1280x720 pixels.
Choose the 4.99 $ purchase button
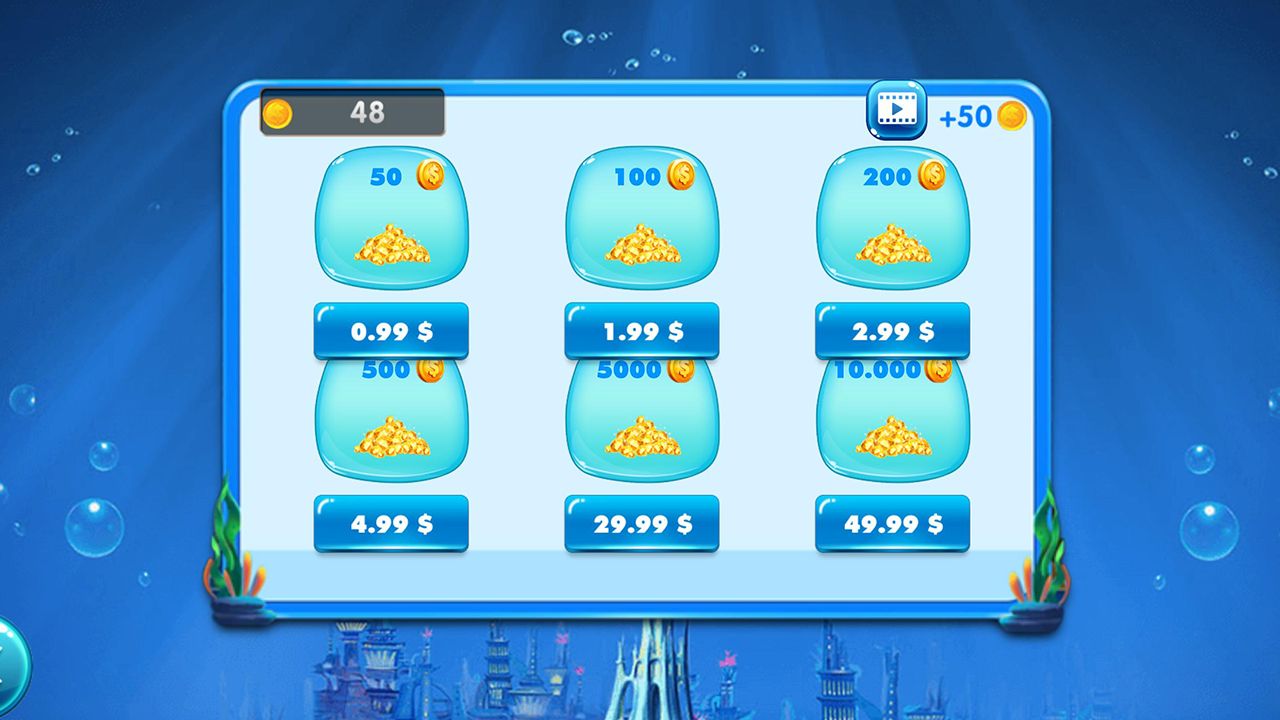pos(391,523)
